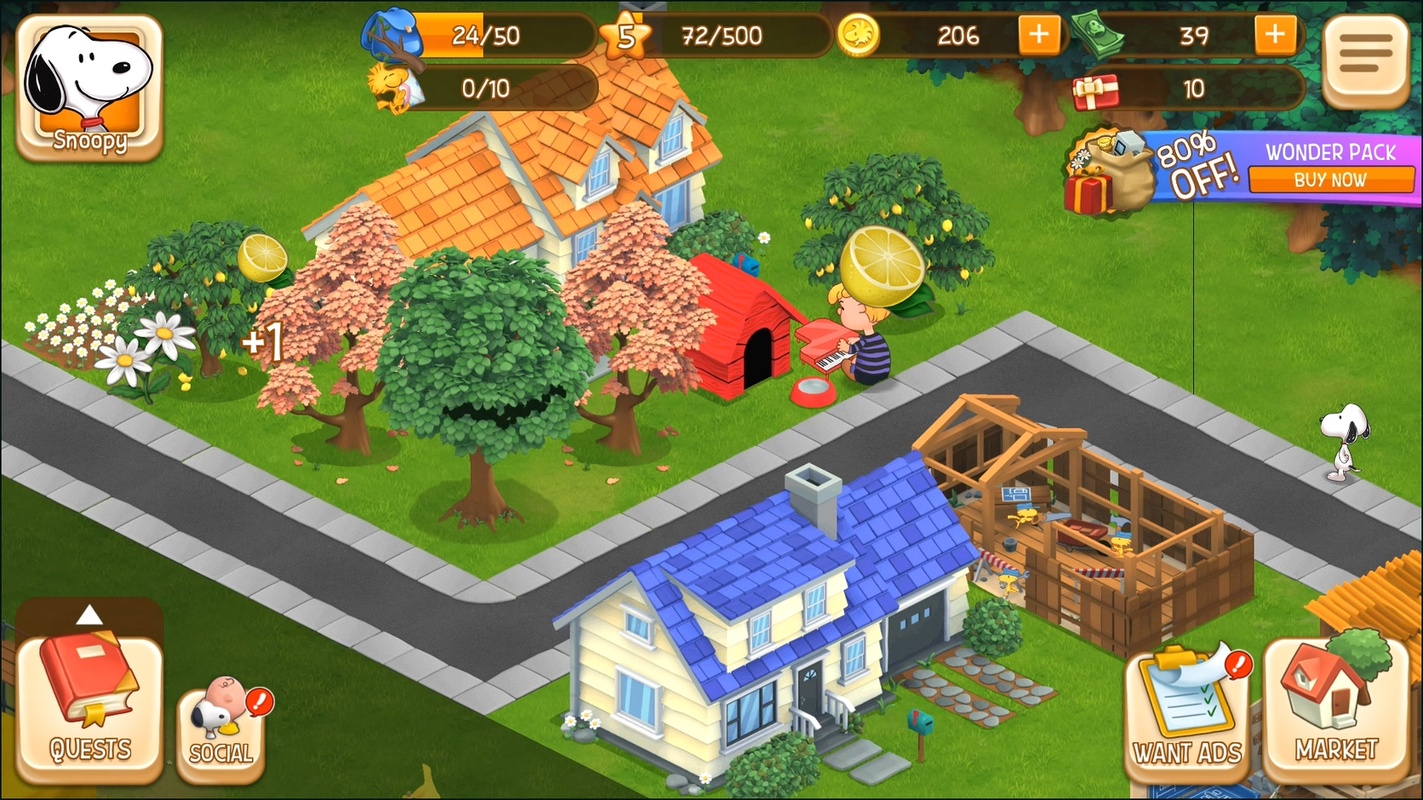Expand the arrow above Quests
The image size is (1423, 800).
tap(90, 614)
